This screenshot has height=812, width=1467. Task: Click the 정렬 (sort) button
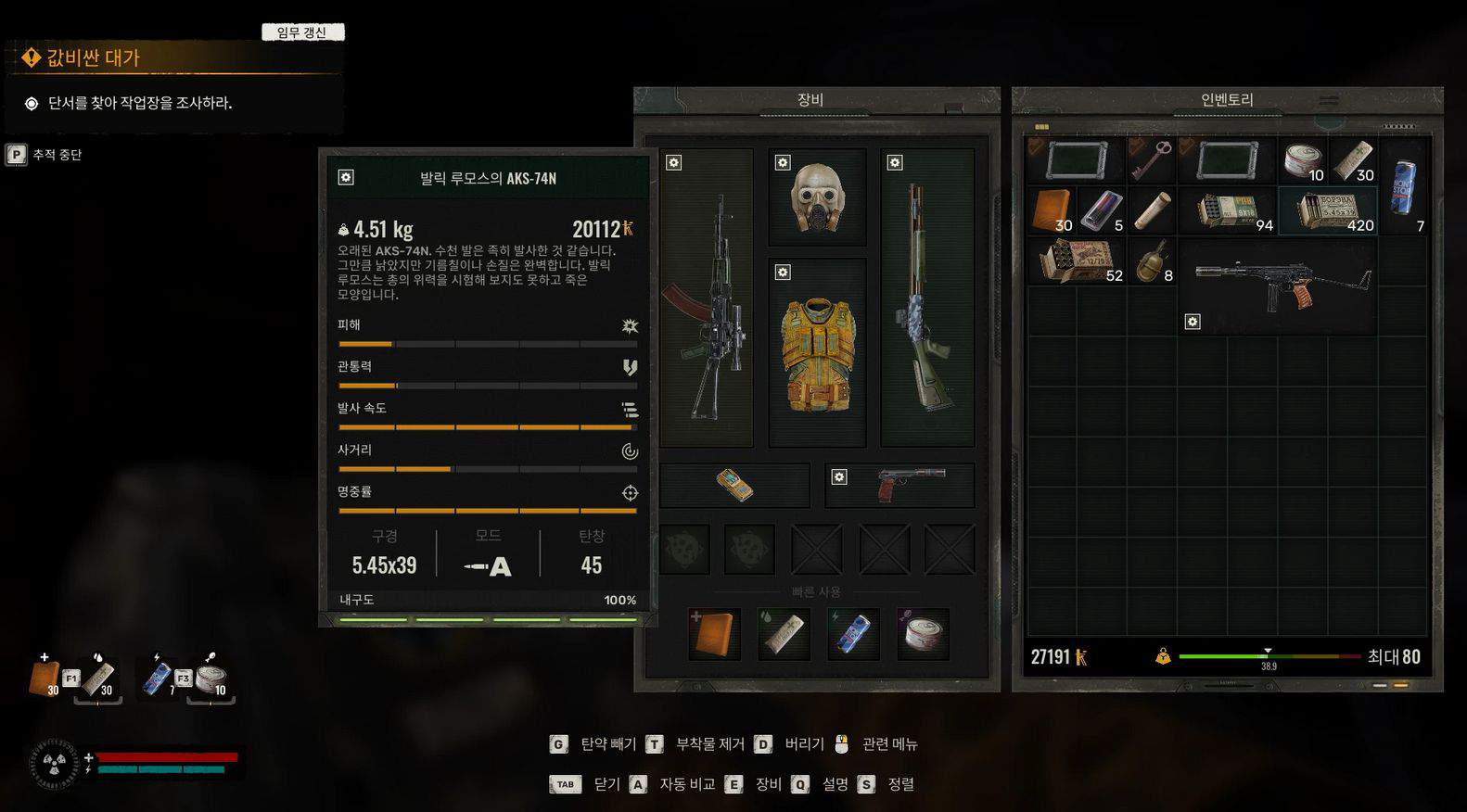[888, 784]
